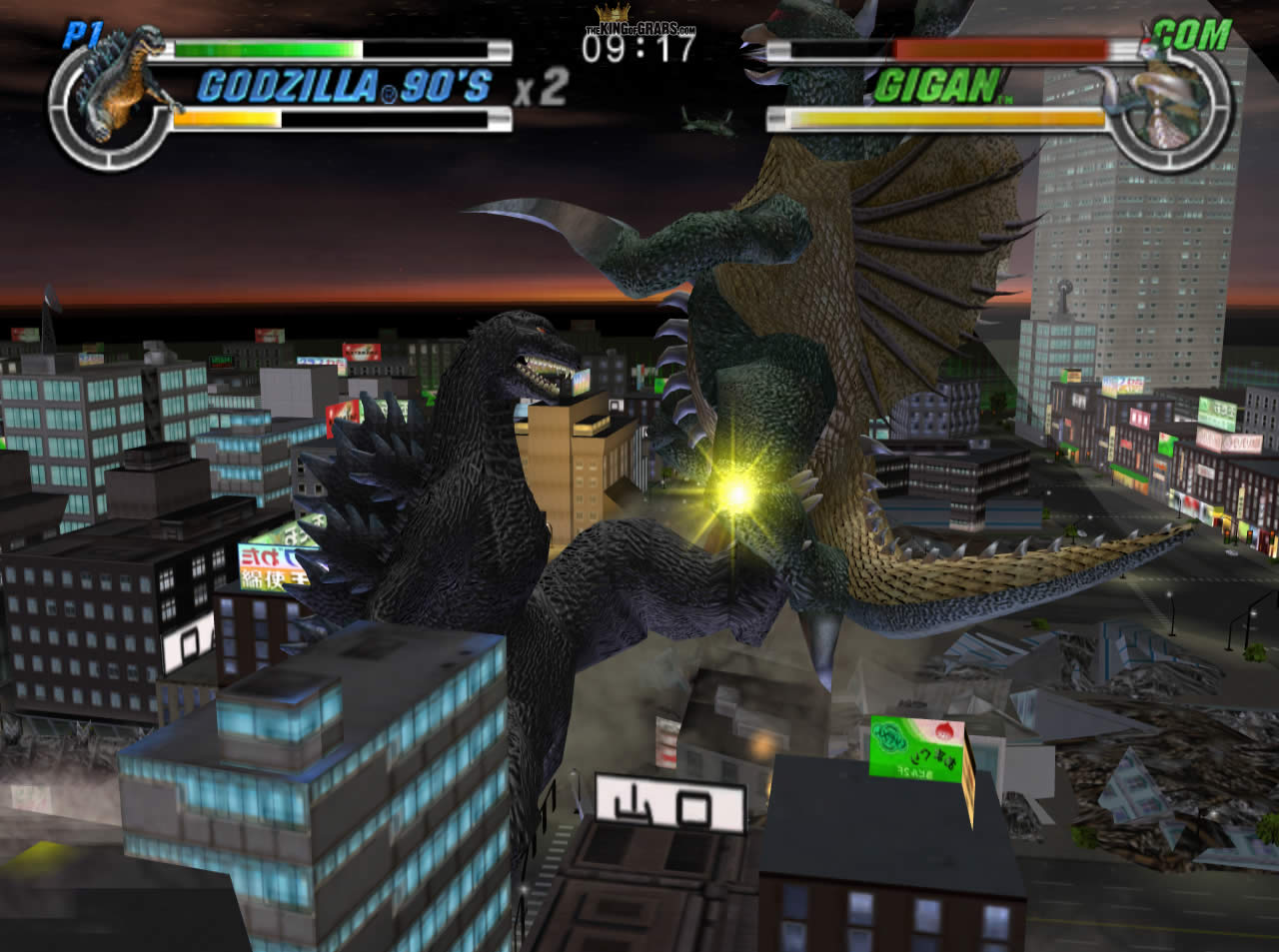Click the GODZILLA 90'S name label

tap(340, 88)
